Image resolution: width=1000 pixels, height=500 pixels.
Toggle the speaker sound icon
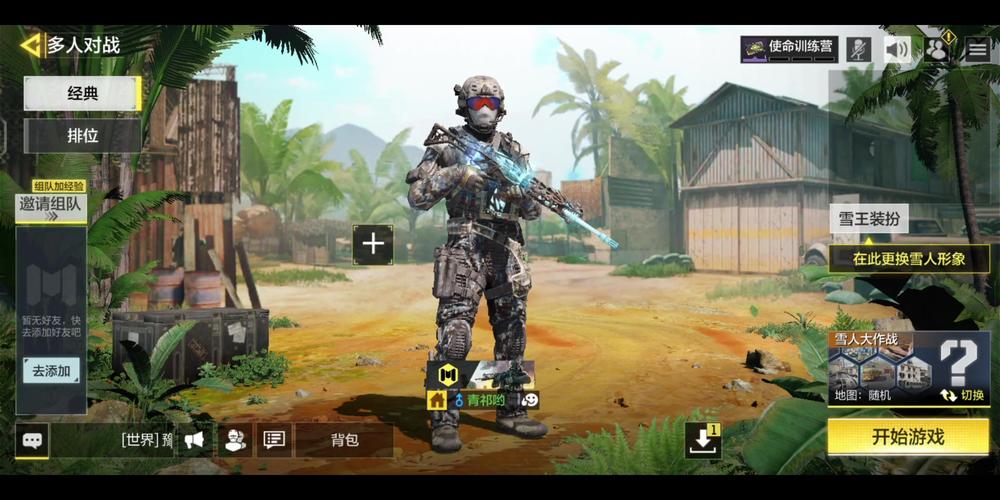click(x=898, y=49)
